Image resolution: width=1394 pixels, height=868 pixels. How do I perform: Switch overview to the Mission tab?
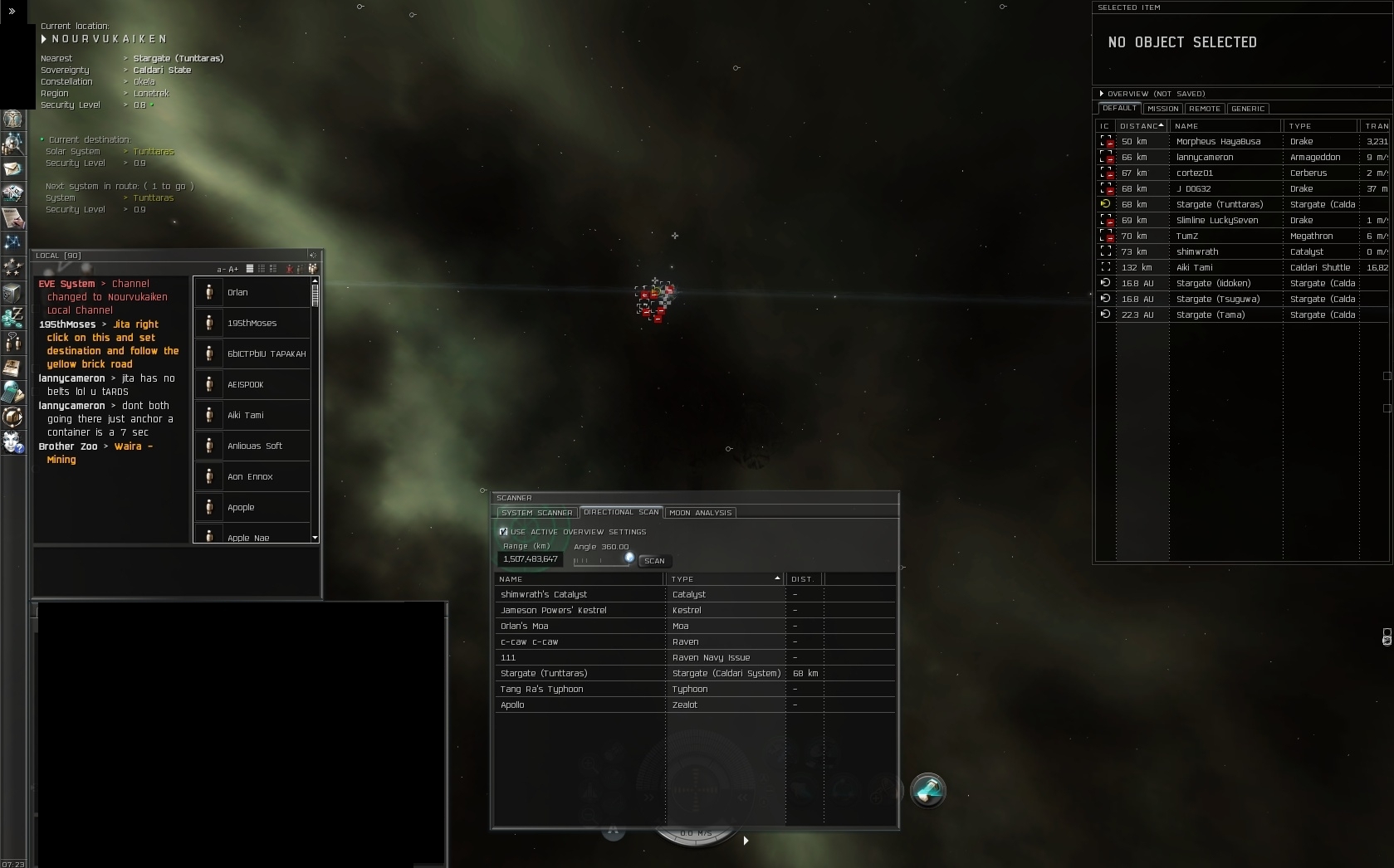point(1162,109)
